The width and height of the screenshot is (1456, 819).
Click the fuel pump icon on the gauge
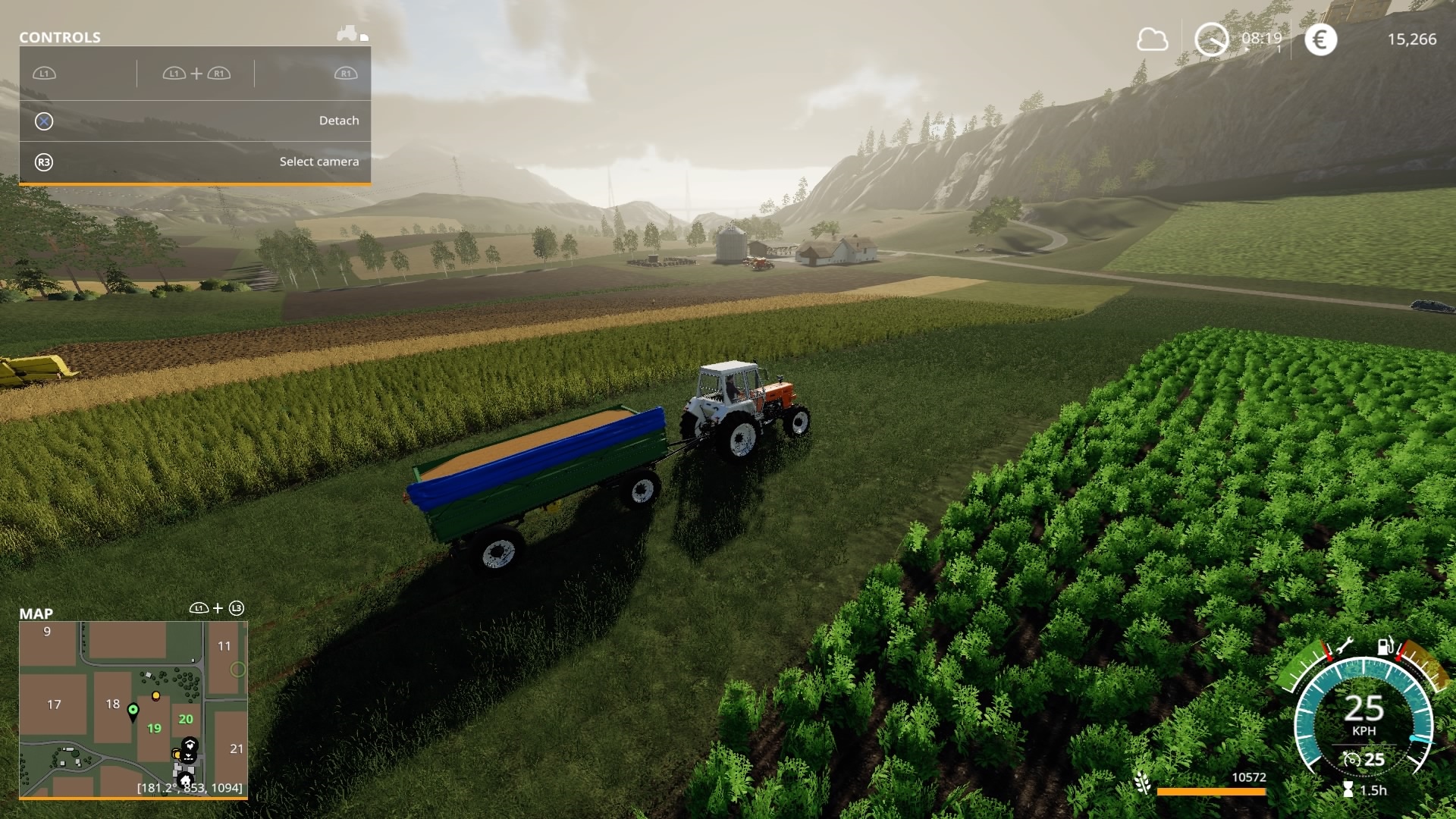point(1385,645)
